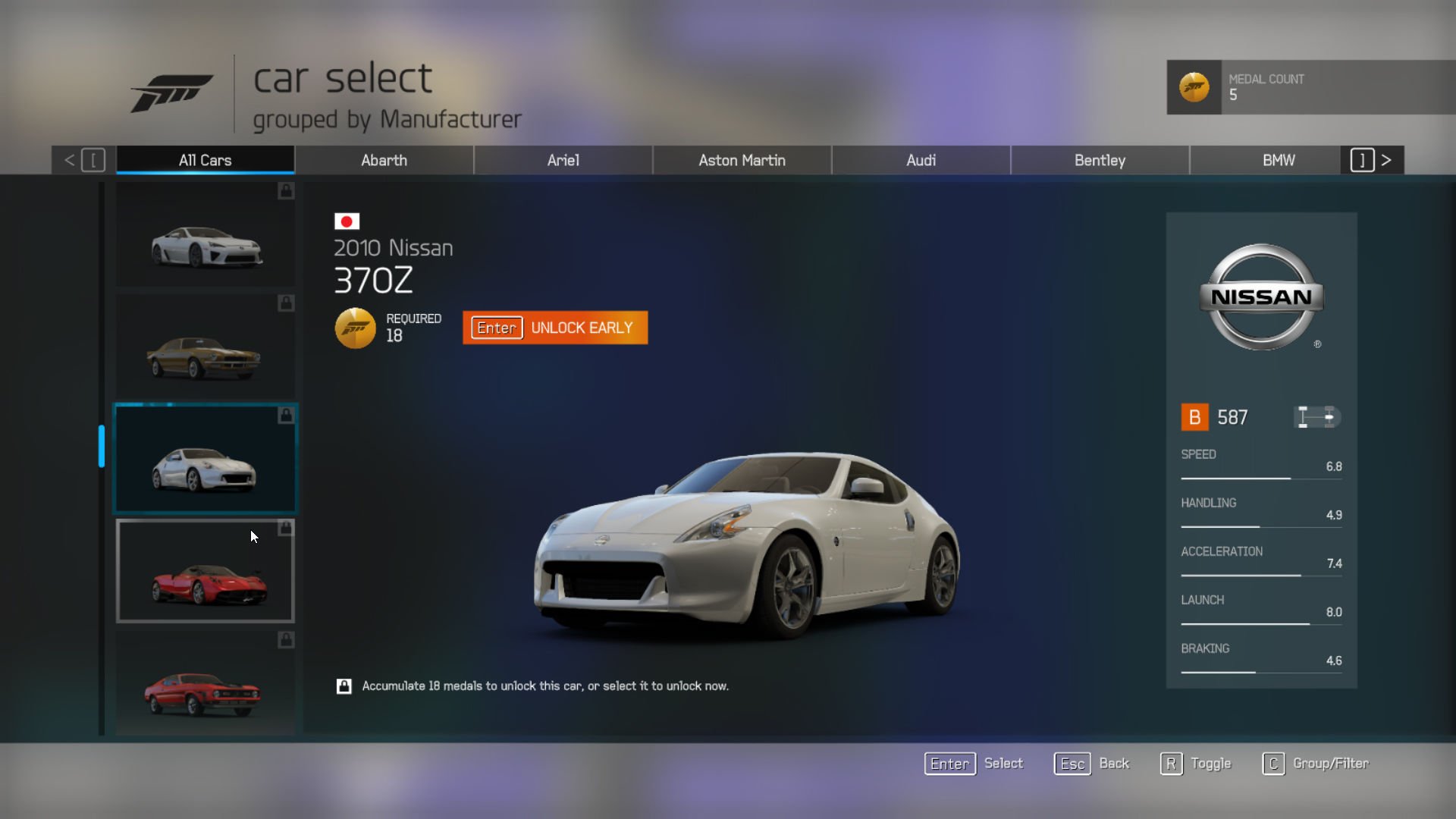Click the Esc Back prompt
Viewport: 1456px width, 819px height.
1092,764
